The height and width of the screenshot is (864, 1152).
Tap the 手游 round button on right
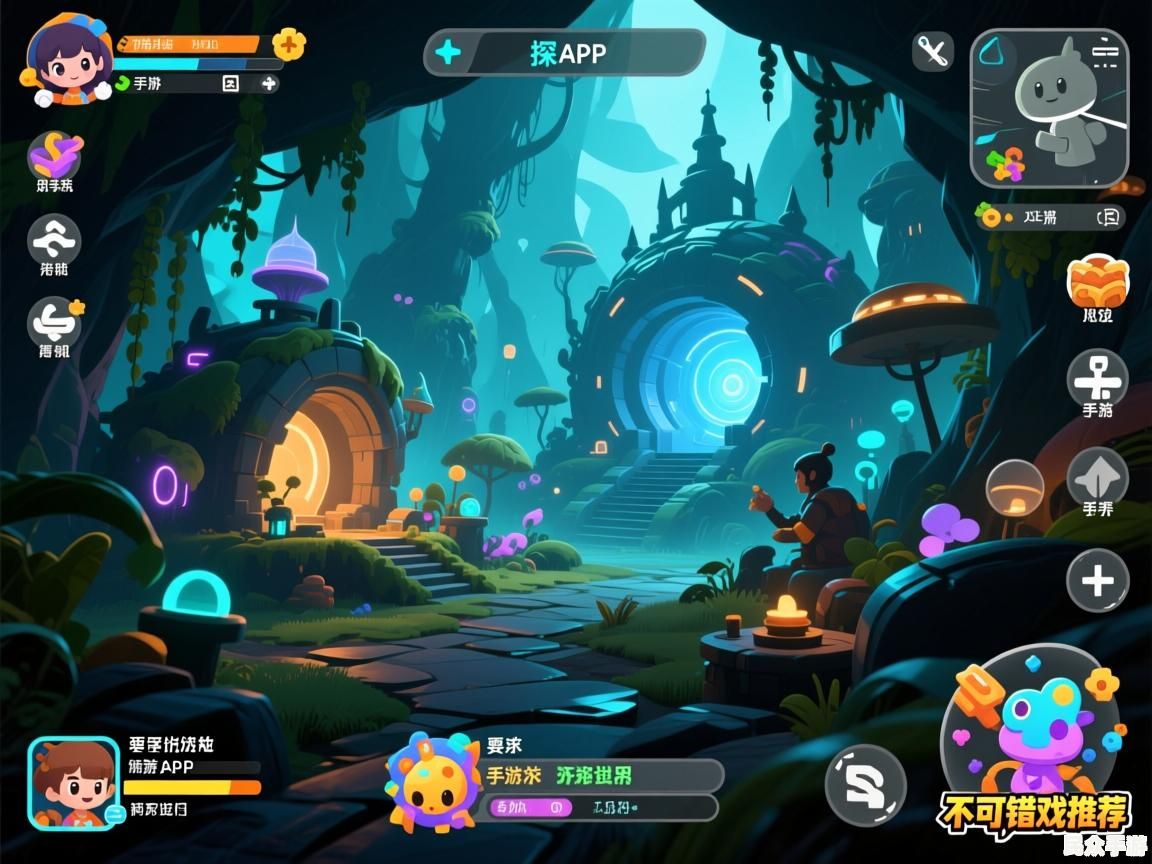click(x=1097, y=379)
